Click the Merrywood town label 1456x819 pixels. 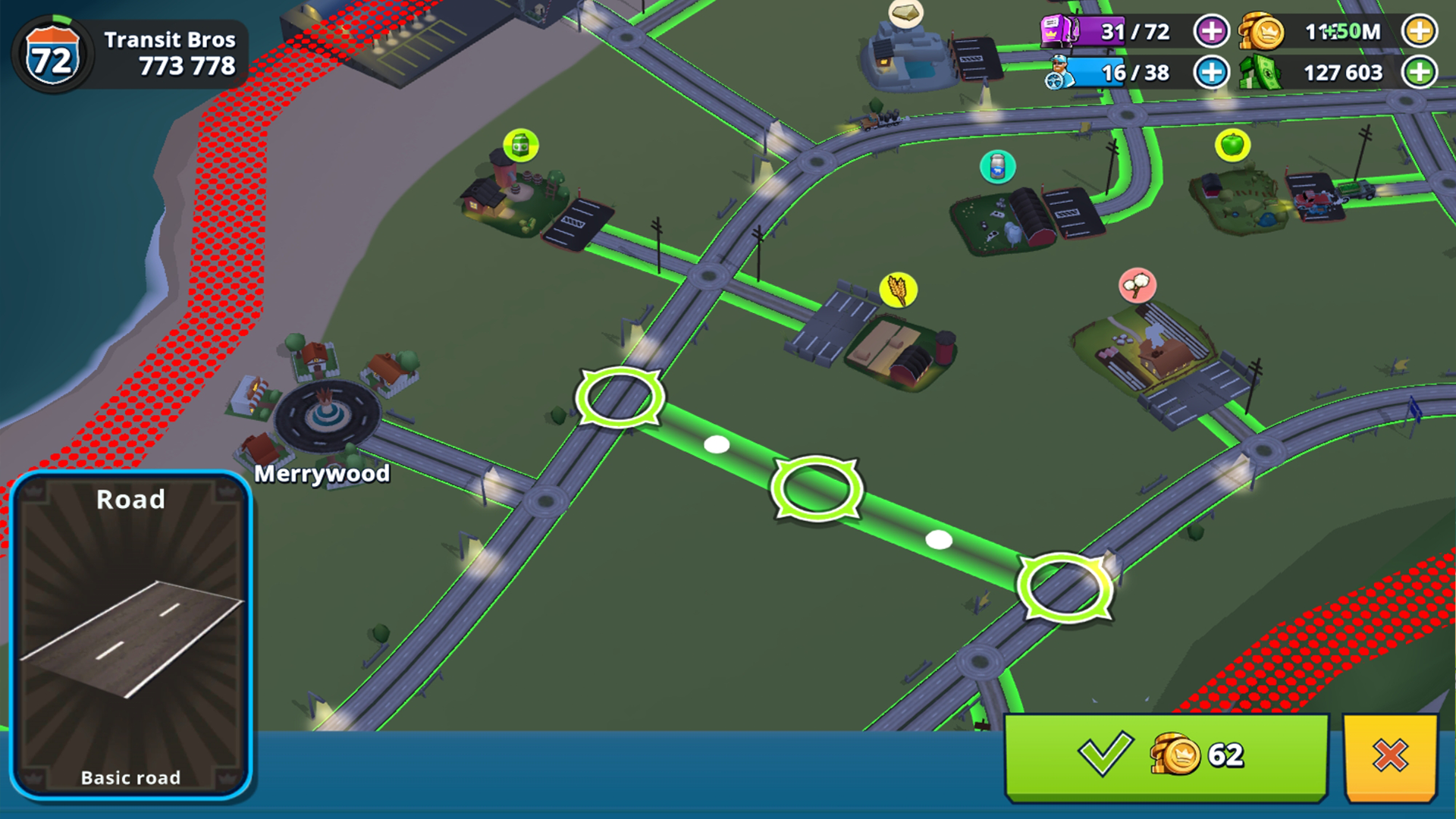coord(322,475)
